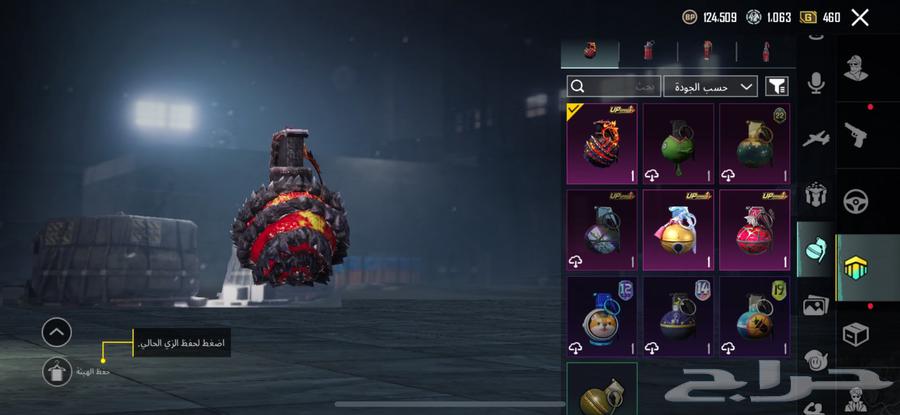Save the current outfit with the hanger button
Screen dimensions: 900x415
coord(57,371)
